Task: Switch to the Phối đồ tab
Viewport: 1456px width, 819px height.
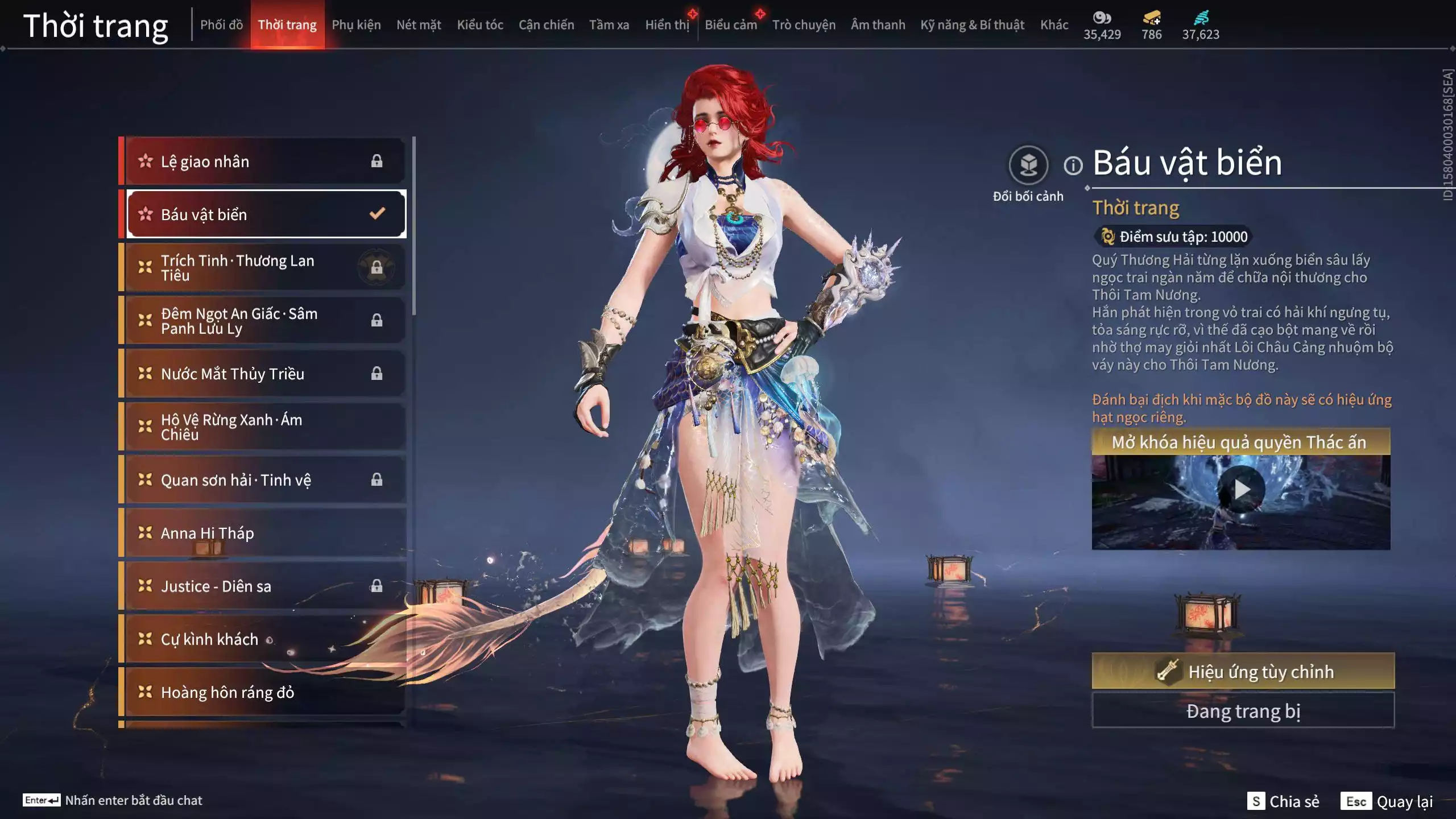Action: click(221, 24)
